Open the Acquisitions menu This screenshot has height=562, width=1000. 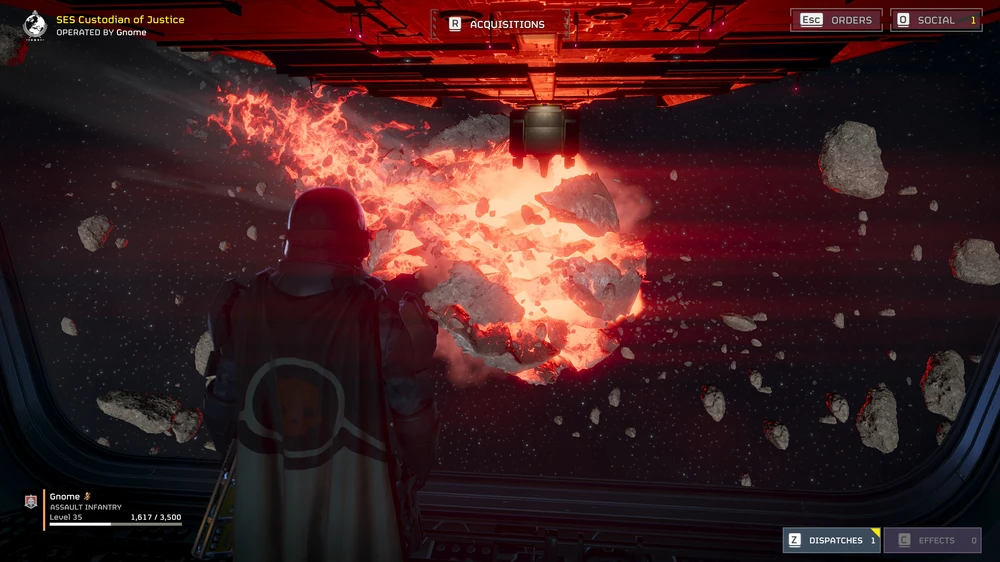point(498,24)
